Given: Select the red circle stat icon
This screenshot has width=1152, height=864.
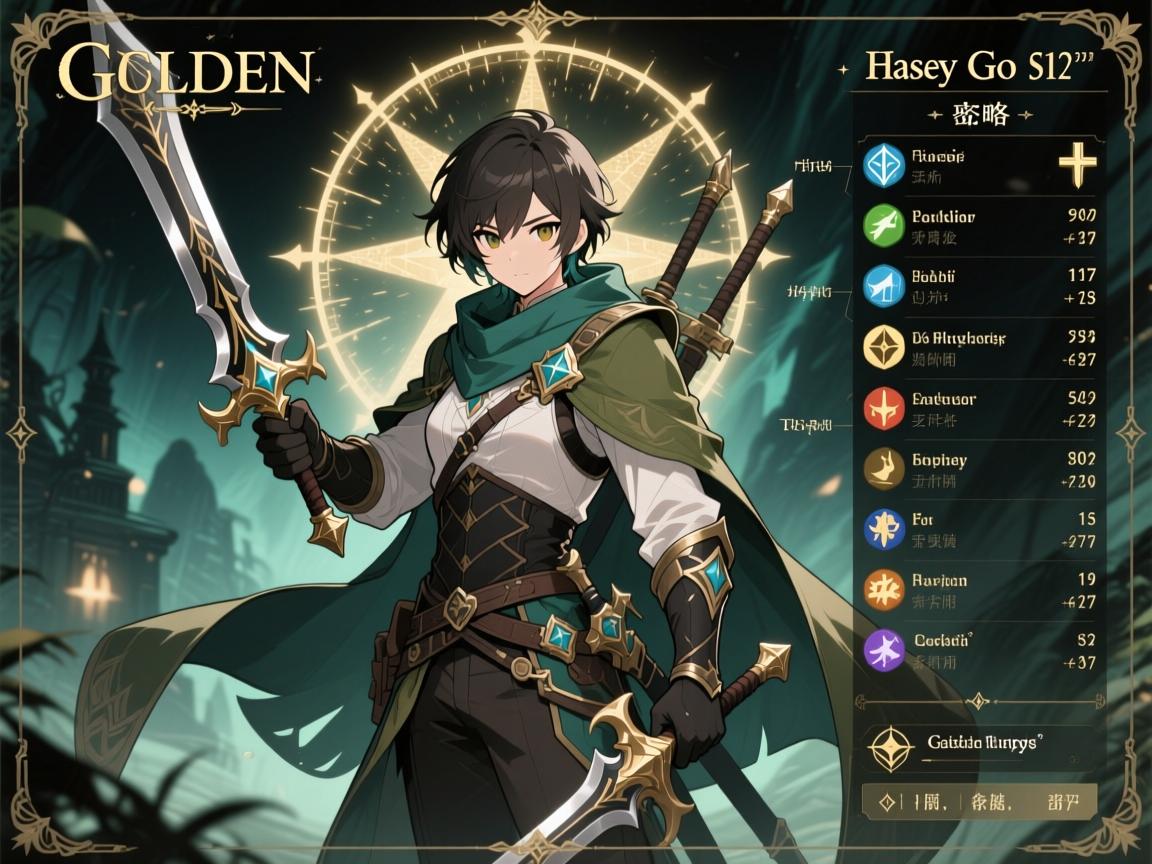Looking at the screenshot, I should point(883,408).
